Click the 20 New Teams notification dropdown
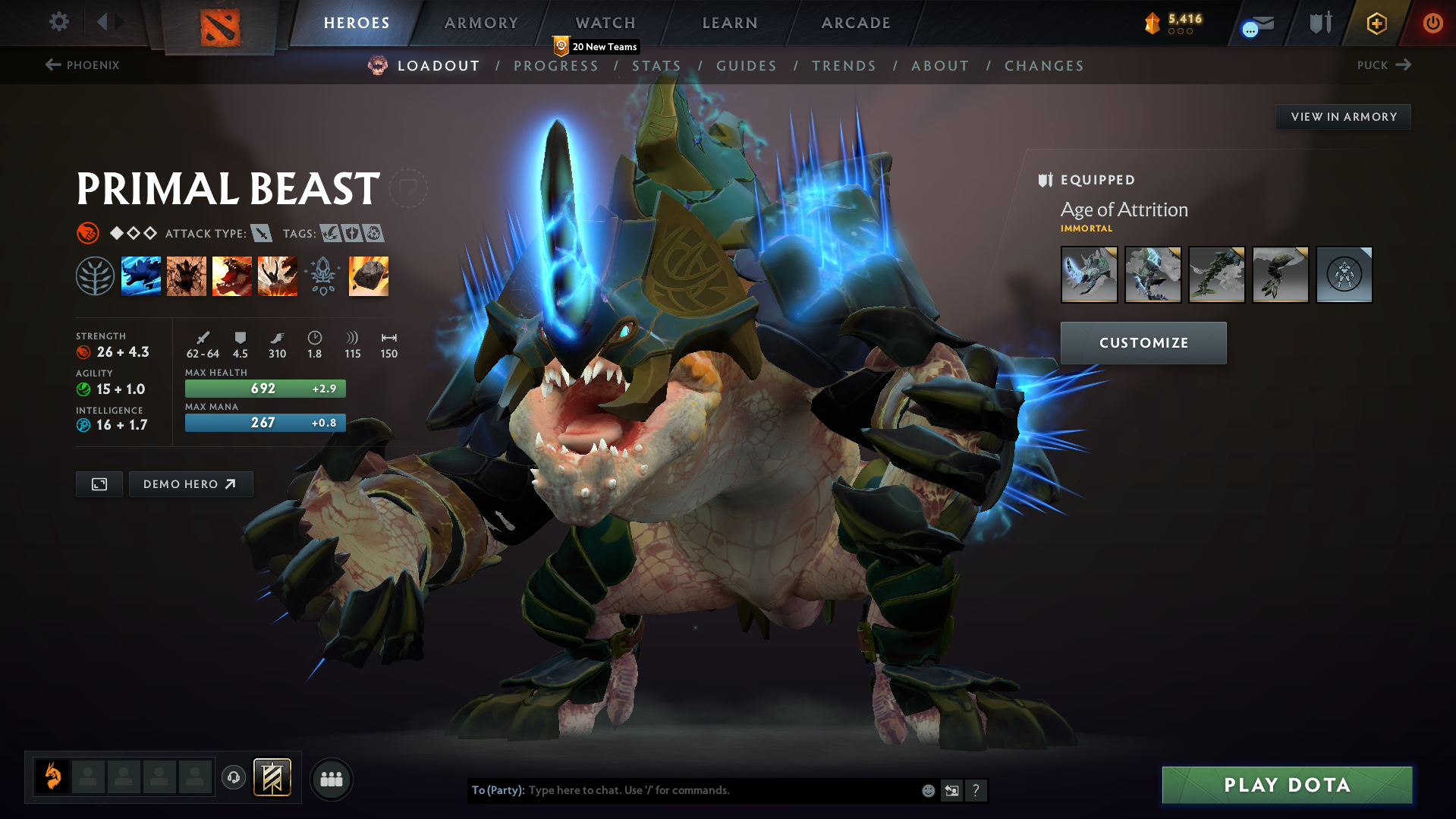This screenshot has height=819, width=1456. pyautogui.click(x=596, y=46)
